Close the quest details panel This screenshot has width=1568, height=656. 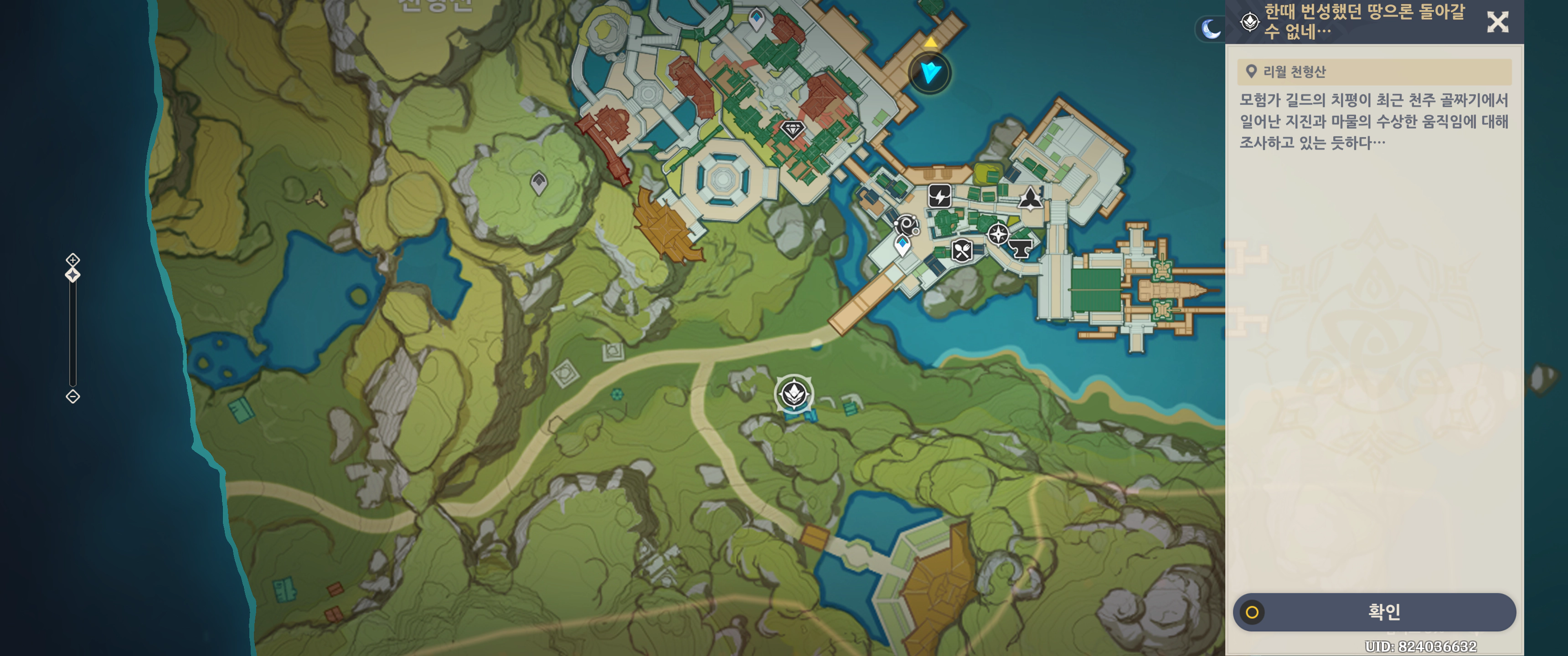[x=1497, y=22]
